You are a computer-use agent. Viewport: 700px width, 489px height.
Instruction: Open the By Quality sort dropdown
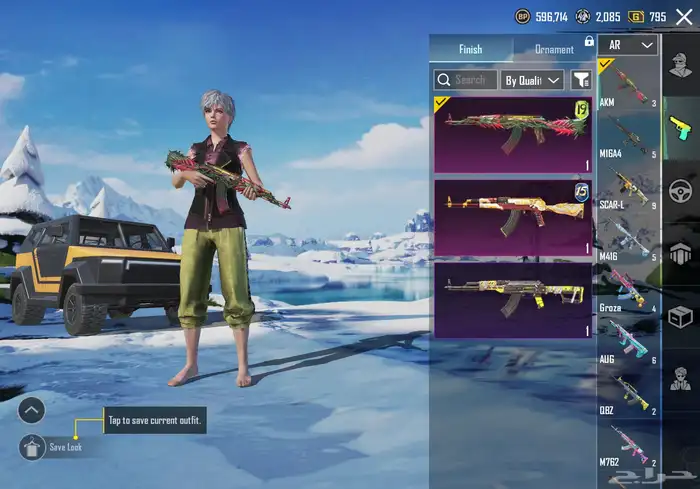click(x=533, y=80)
